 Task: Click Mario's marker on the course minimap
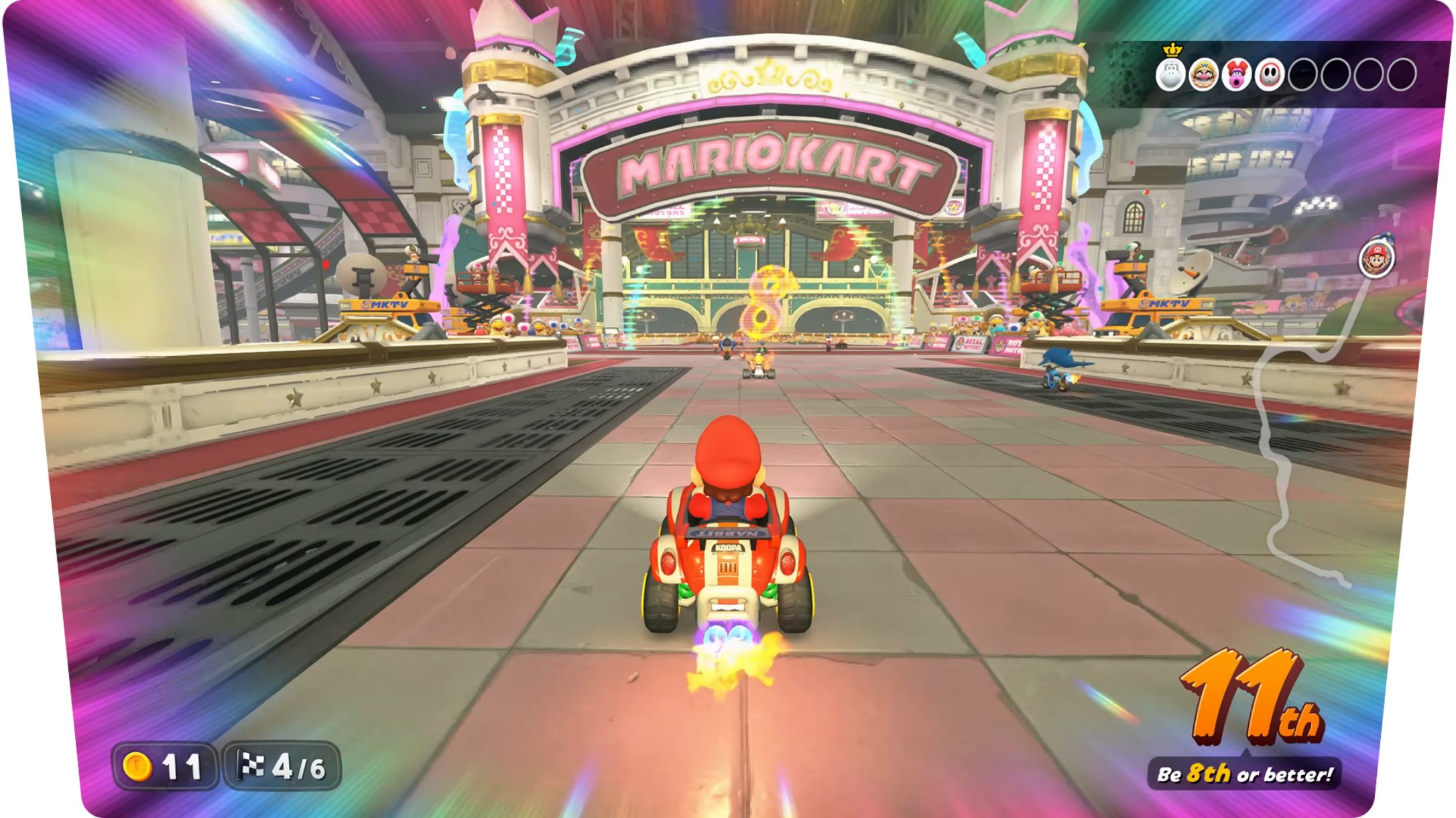pyautogui.click(x=1377, y=257)
